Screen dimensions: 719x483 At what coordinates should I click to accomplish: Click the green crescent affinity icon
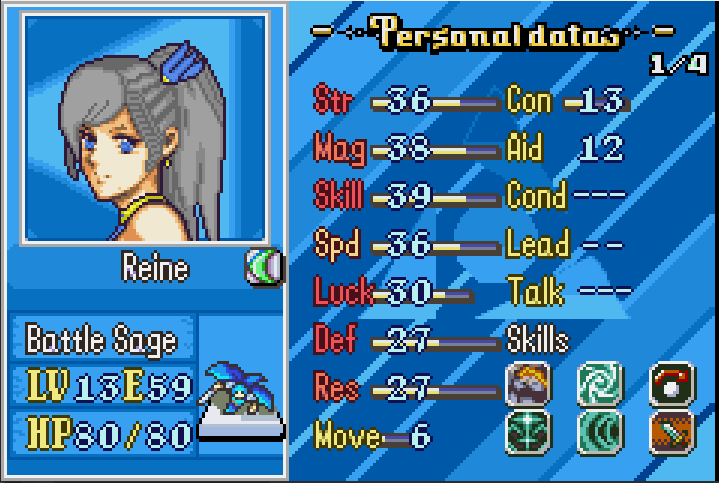click(262, 266)
